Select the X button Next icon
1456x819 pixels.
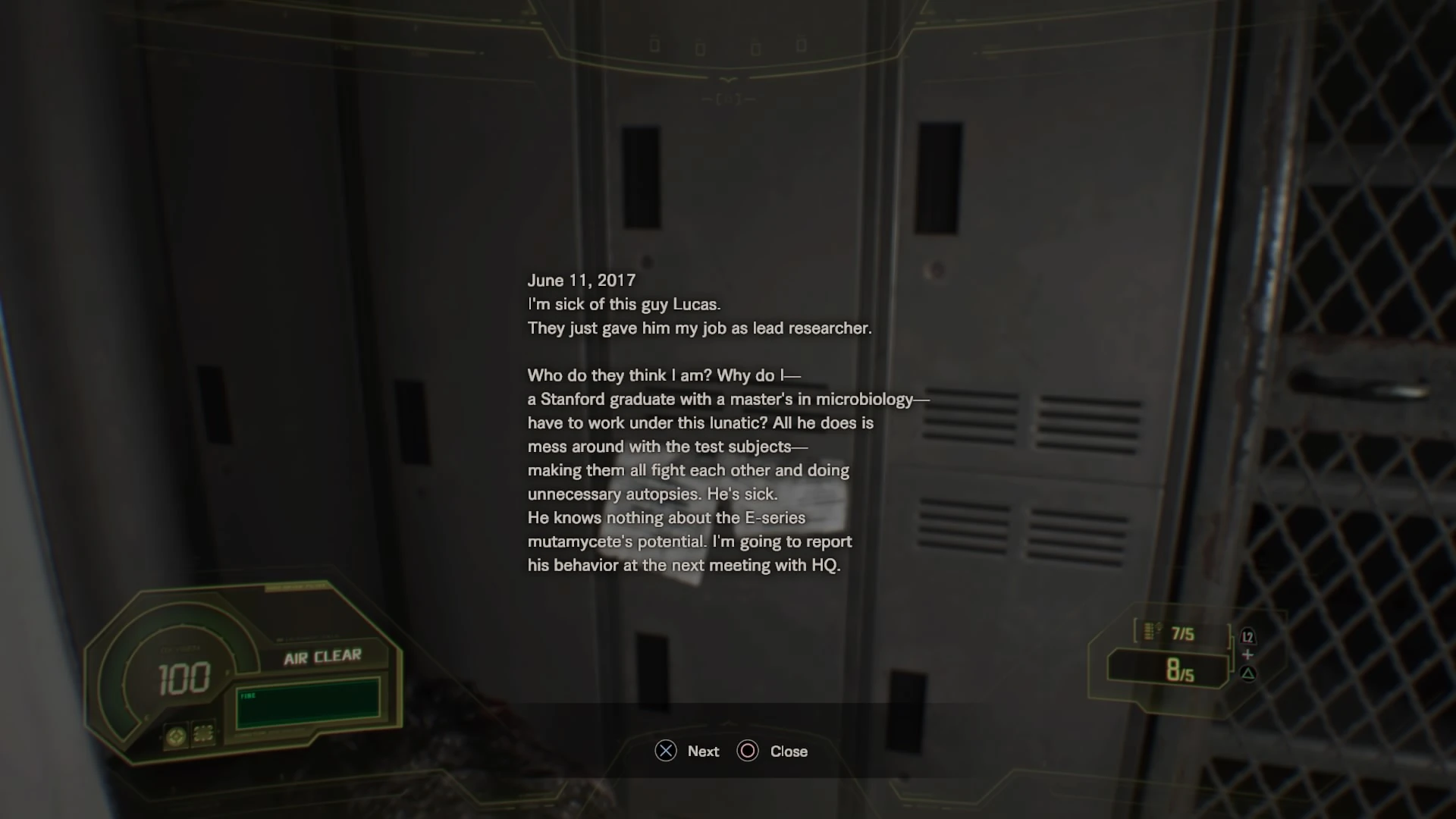pos(666,752)
